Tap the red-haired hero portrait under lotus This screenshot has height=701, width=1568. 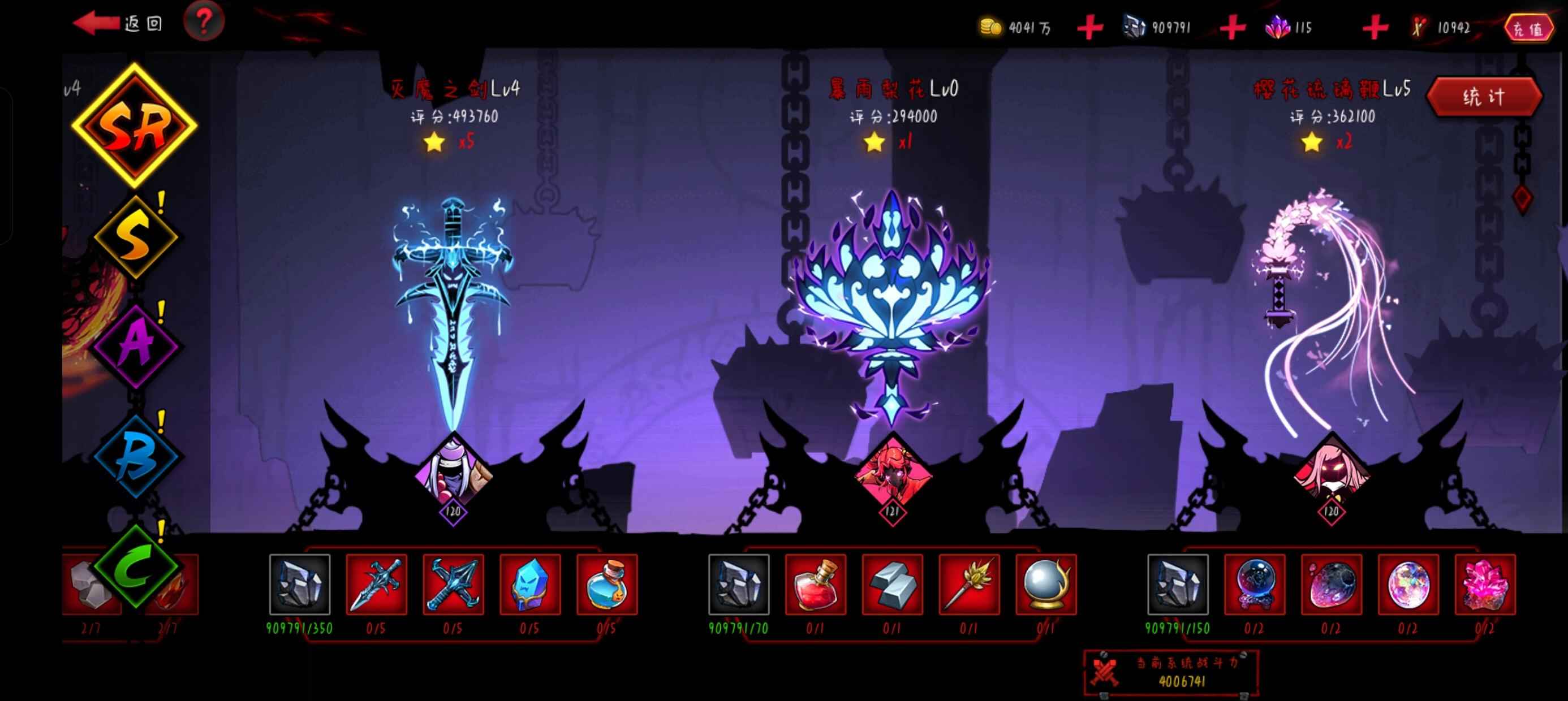click(893, 475)
